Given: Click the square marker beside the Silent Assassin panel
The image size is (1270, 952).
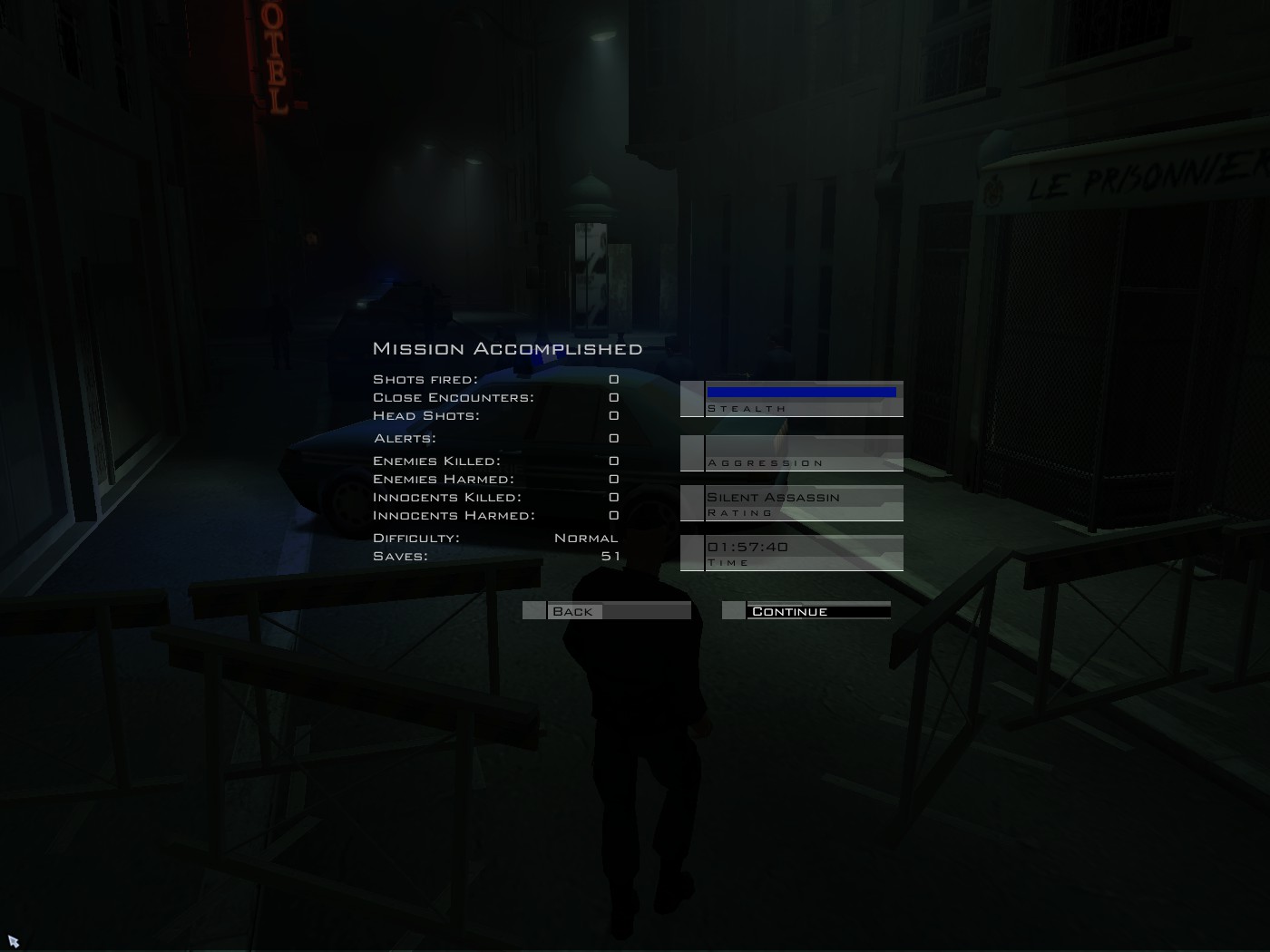Looking at the screenshot, I should coord(691,503).
